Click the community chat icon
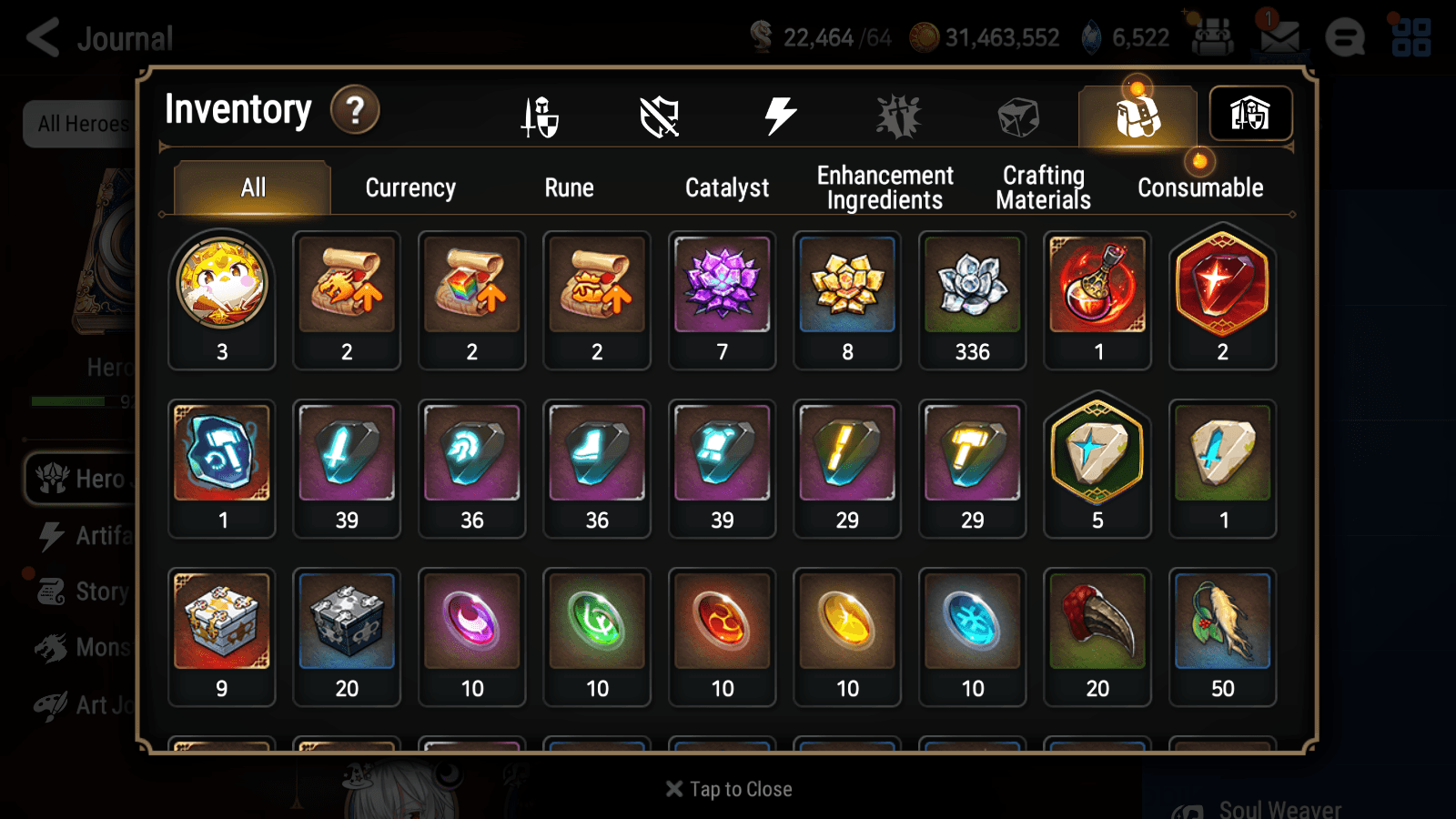This screenshot has width=1456, height=819. pos(1345,38)
